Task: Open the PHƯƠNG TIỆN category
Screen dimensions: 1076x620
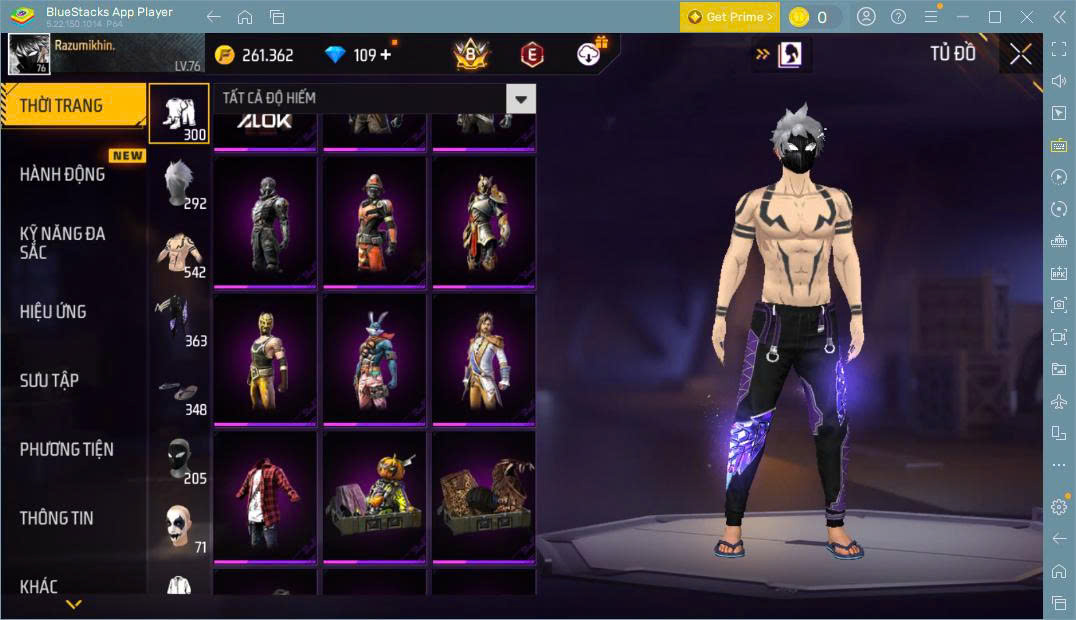Action: pyautogui.click(x=66, y=449)
